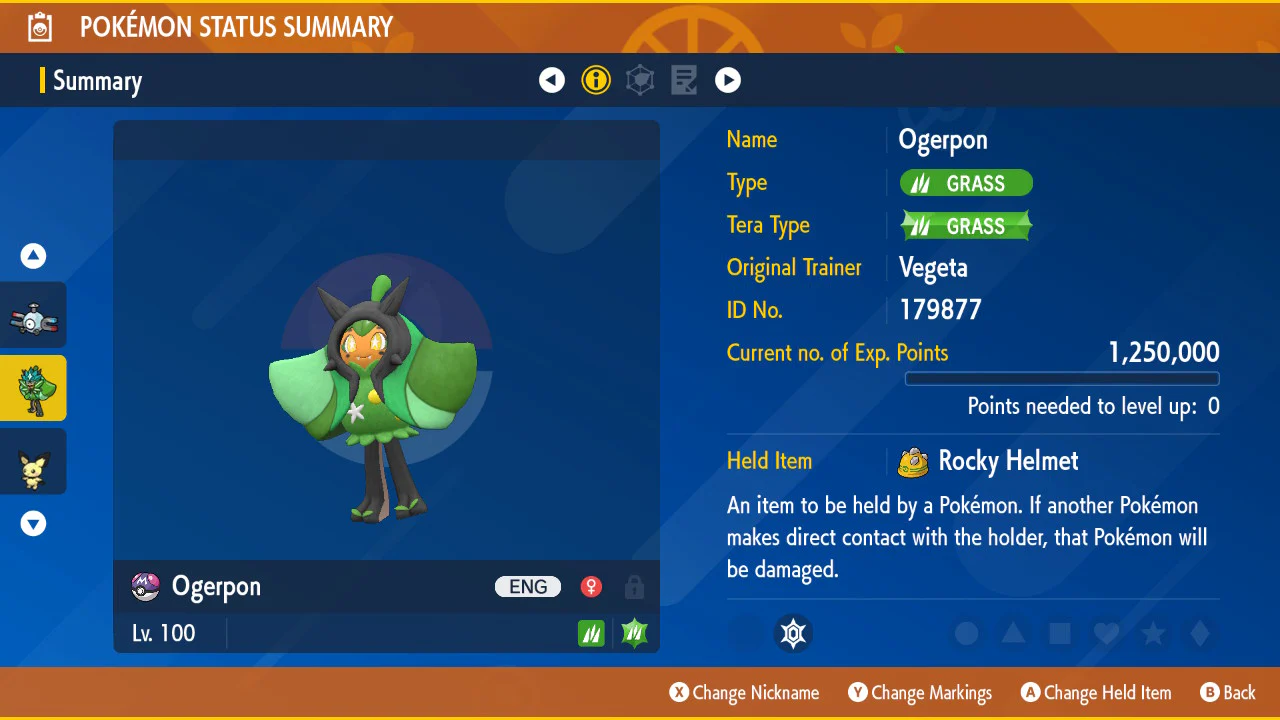1280x720 pixels.
Task: Select the Ogerpon party thumbnail
Action: point(34,388)
